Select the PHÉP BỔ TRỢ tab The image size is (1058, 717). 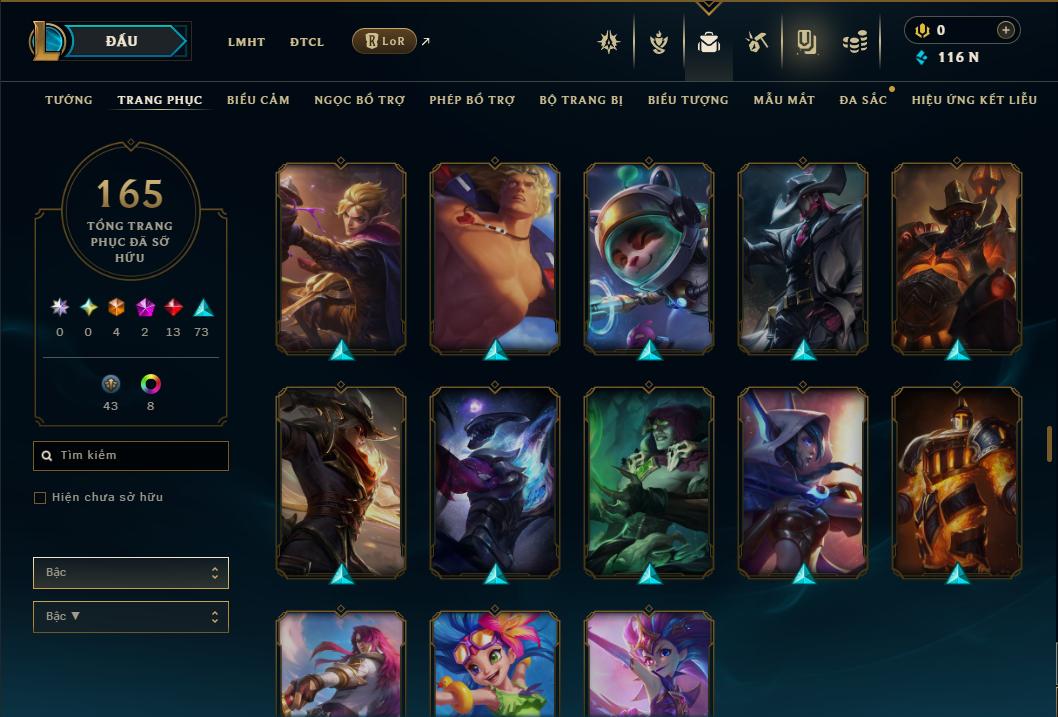point(472,100)
